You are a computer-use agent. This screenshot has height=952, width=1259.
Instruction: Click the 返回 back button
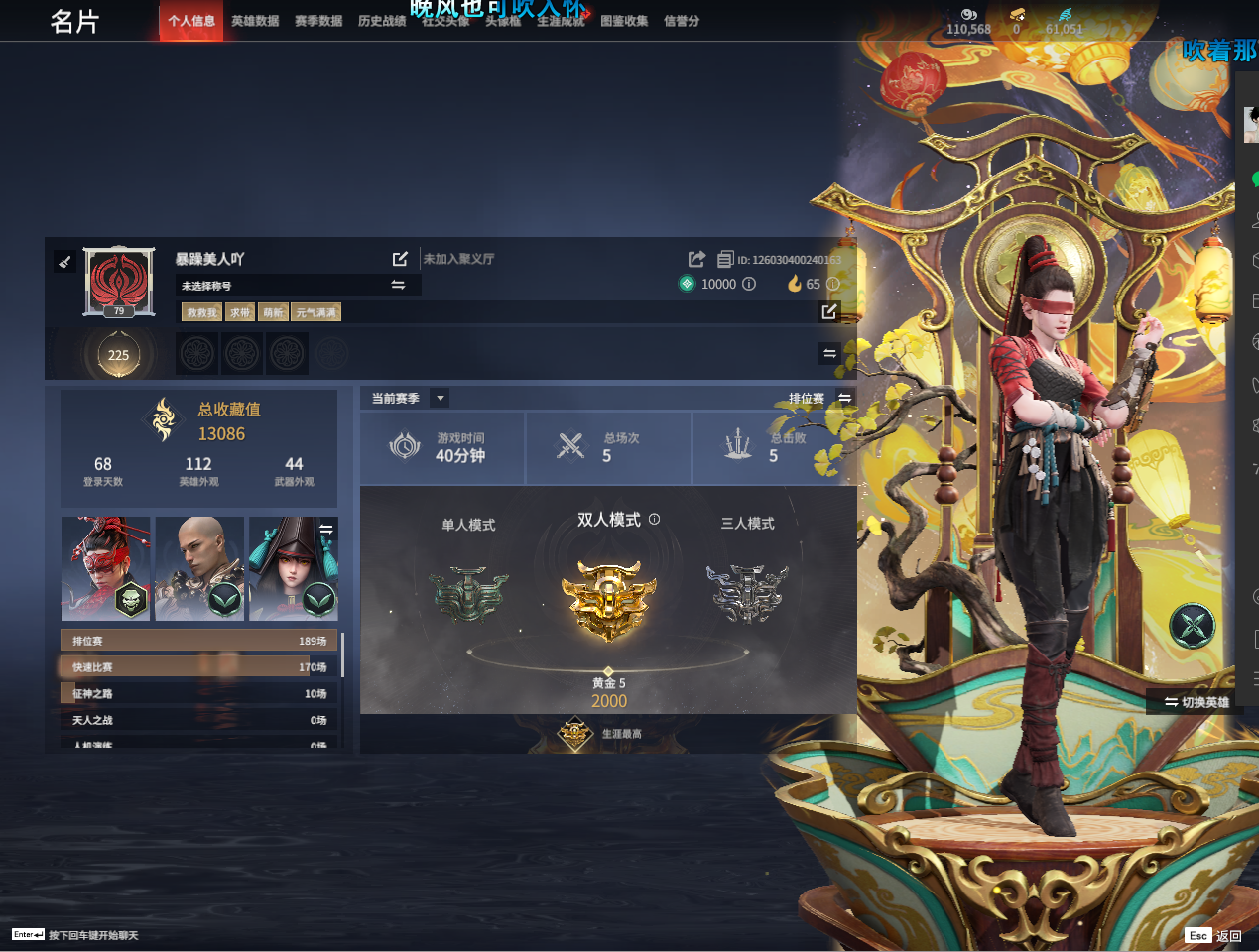tap(1213, 935)
